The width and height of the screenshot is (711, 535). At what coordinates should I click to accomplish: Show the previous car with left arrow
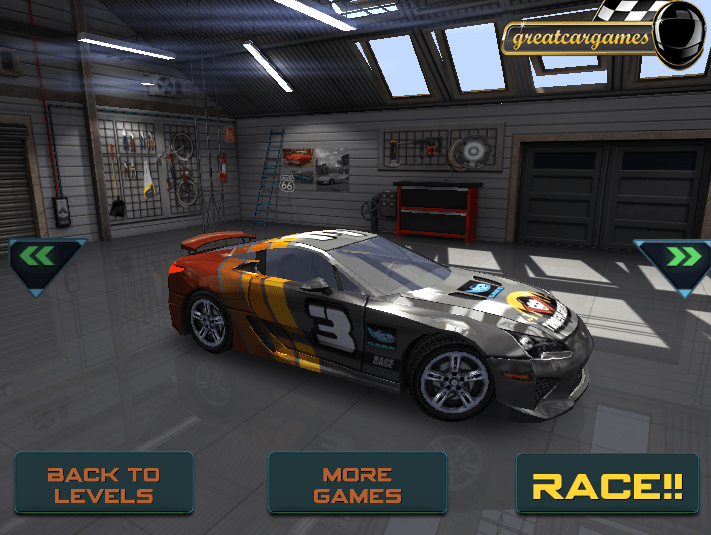click(44, 260)
